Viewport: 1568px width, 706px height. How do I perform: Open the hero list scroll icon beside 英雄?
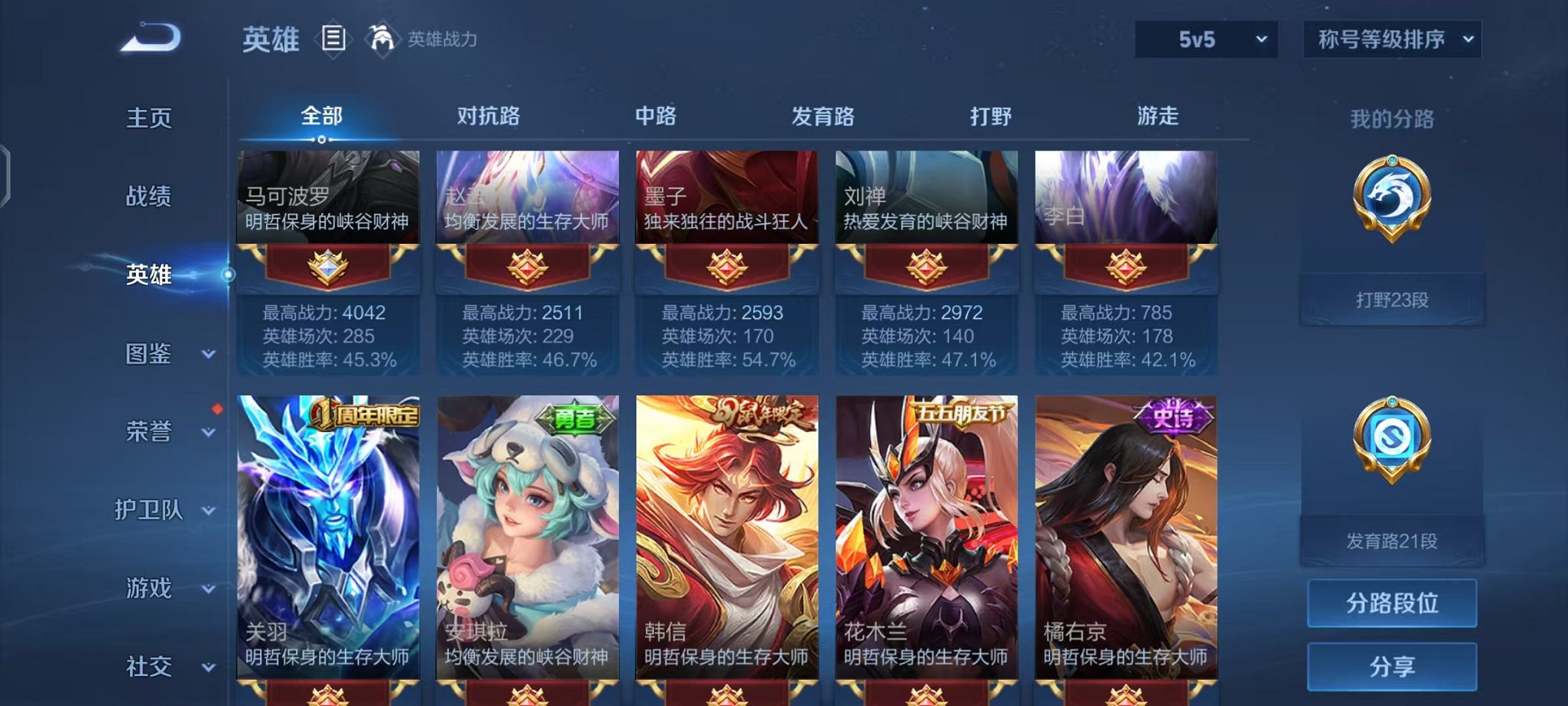(334, 38)
